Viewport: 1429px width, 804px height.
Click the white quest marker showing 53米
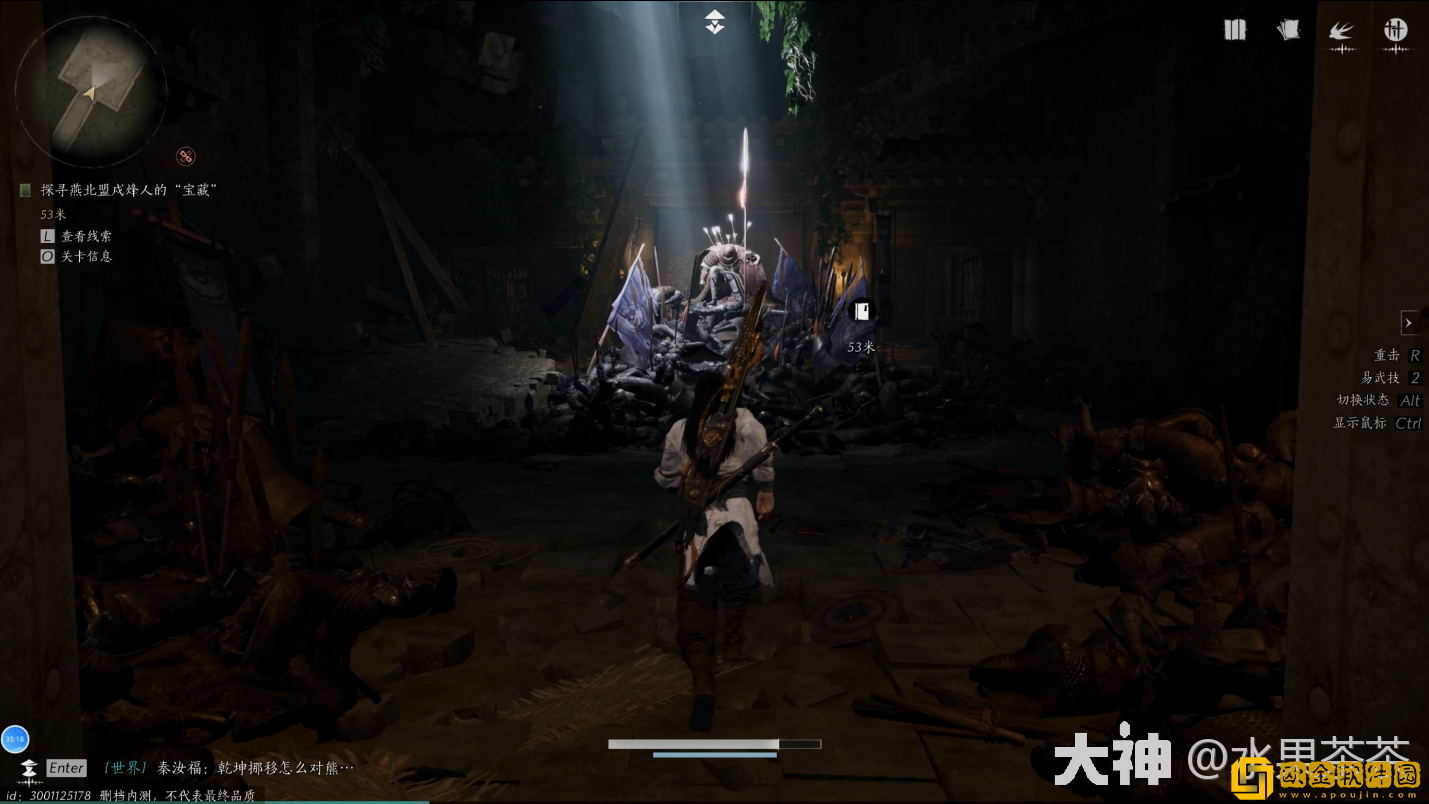[x=861, y=312]
